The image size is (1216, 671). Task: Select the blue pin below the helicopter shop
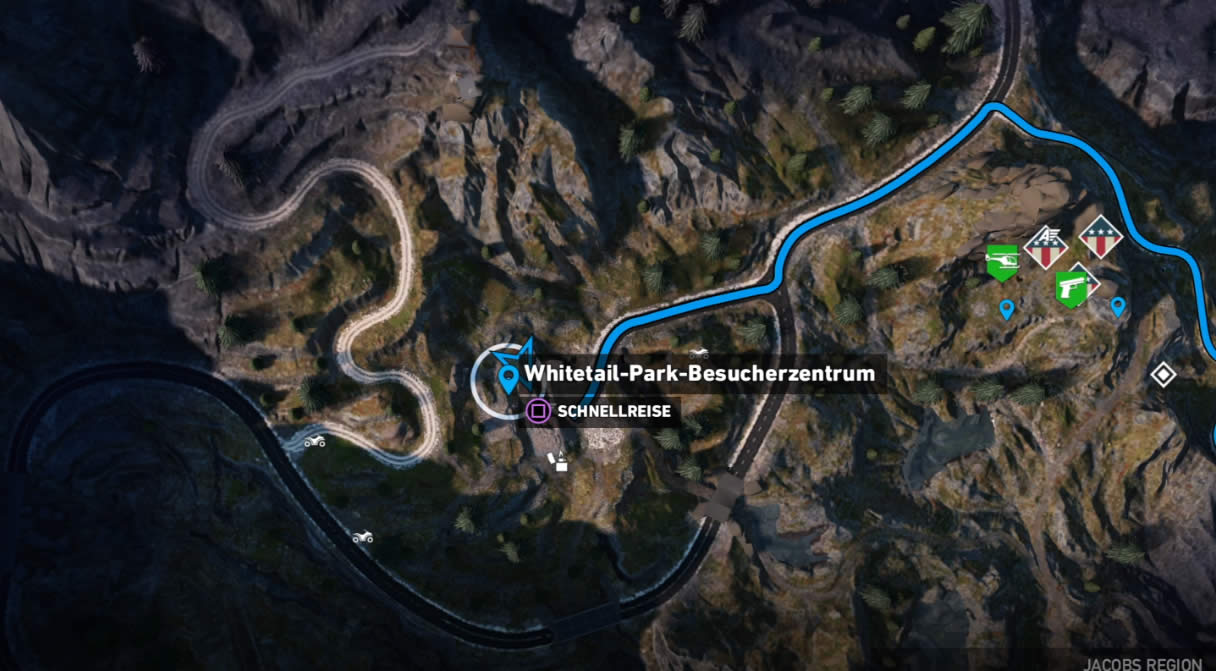click(1006, 310)
